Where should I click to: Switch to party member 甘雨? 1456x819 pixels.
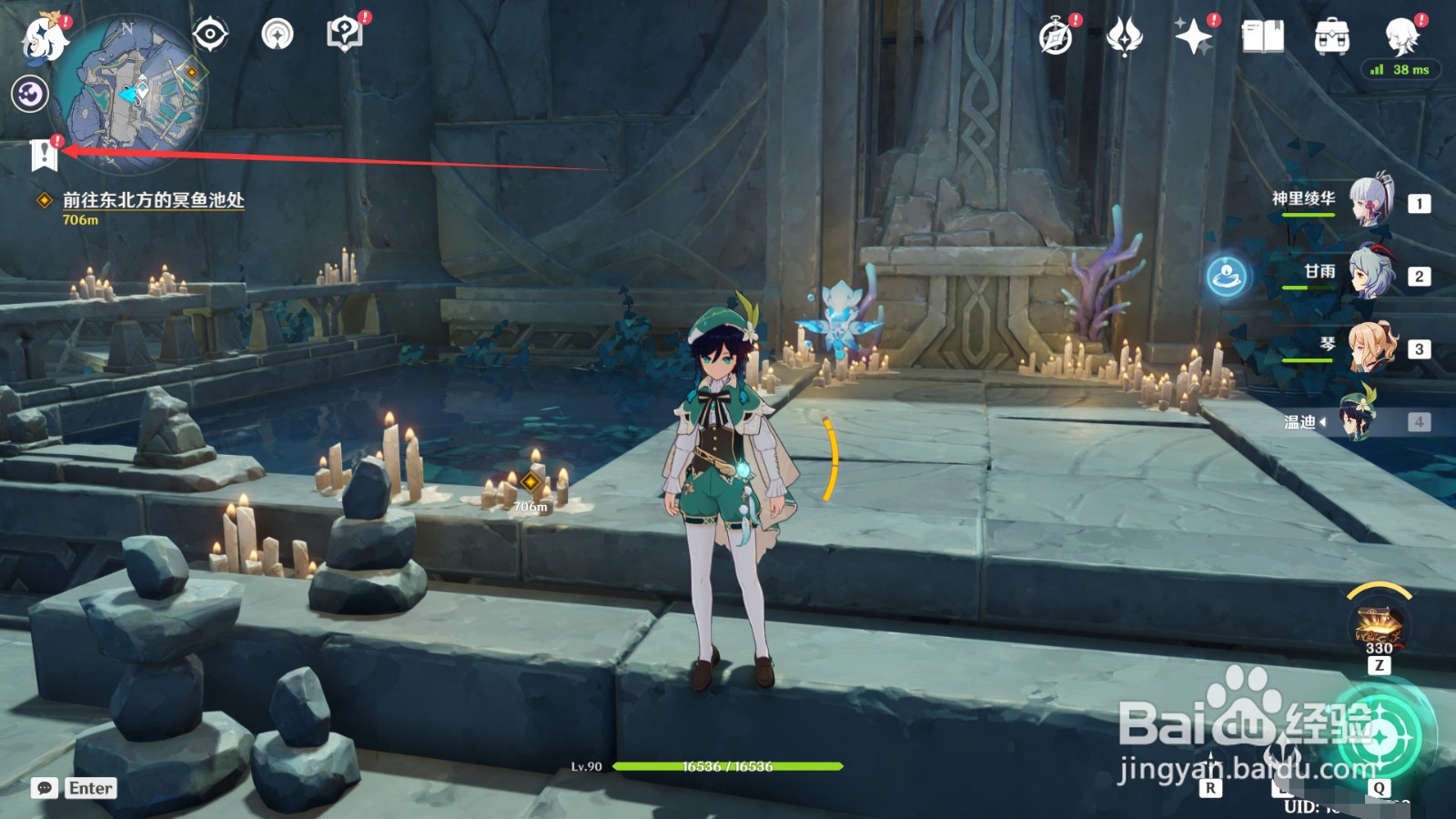(x=1370, y=272)
